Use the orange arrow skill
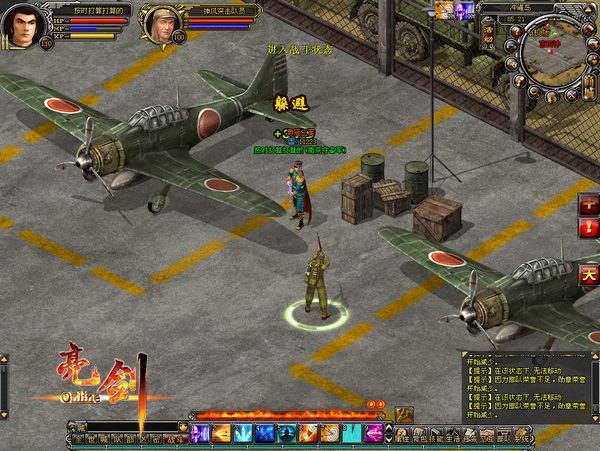The width and height of the screenshot is (600, 451). (x=221, y=432)
